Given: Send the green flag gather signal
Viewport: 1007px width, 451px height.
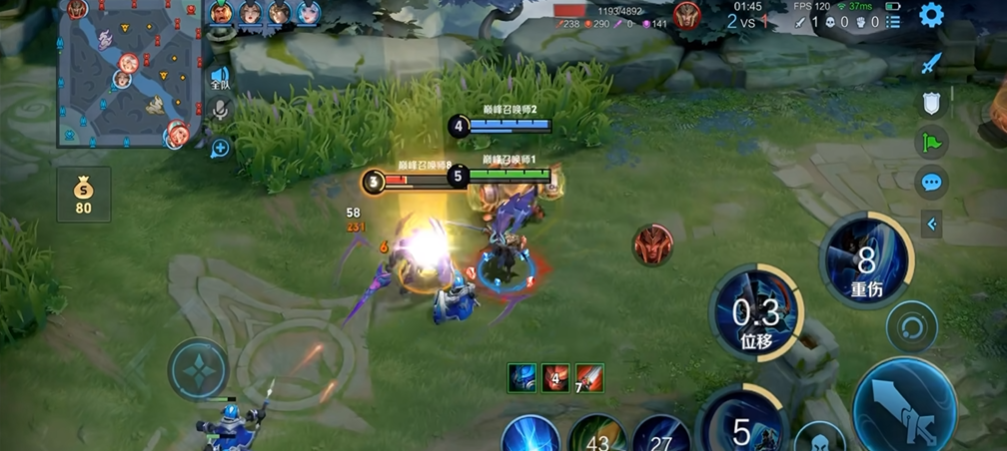Looking at the screenshot, I should click(931, 142).
